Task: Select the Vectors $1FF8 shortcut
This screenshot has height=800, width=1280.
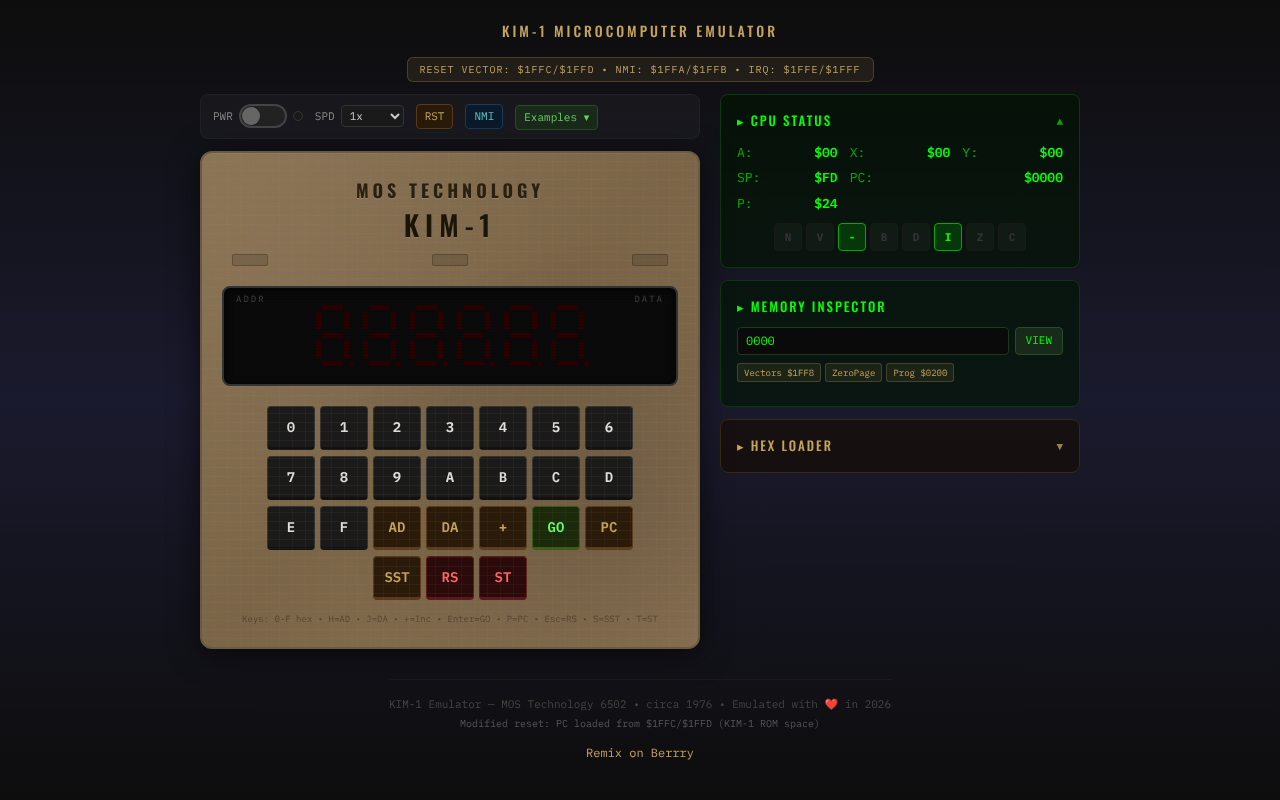Action: [778, 372]
